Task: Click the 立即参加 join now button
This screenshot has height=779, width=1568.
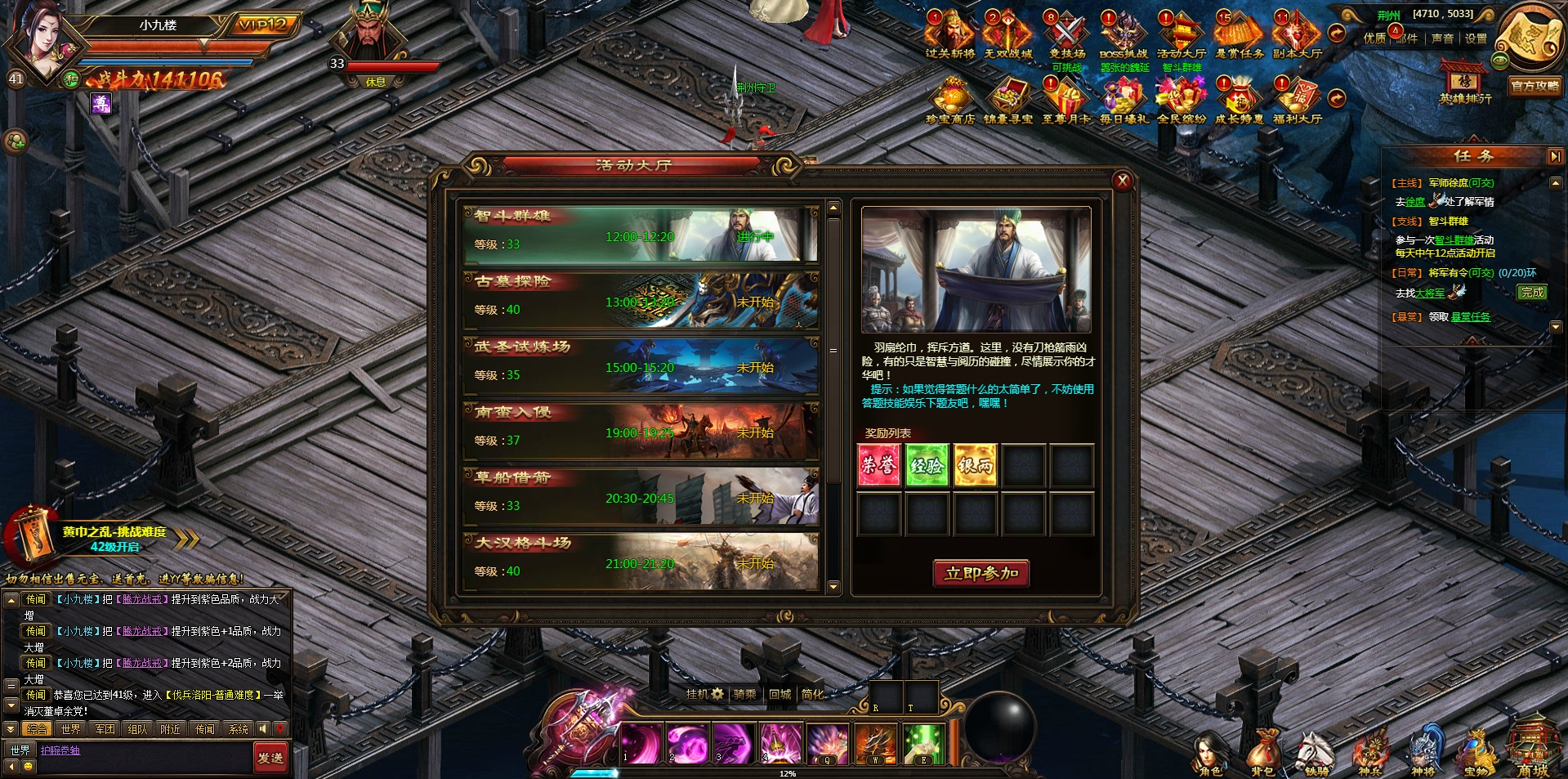Action: 981,574
